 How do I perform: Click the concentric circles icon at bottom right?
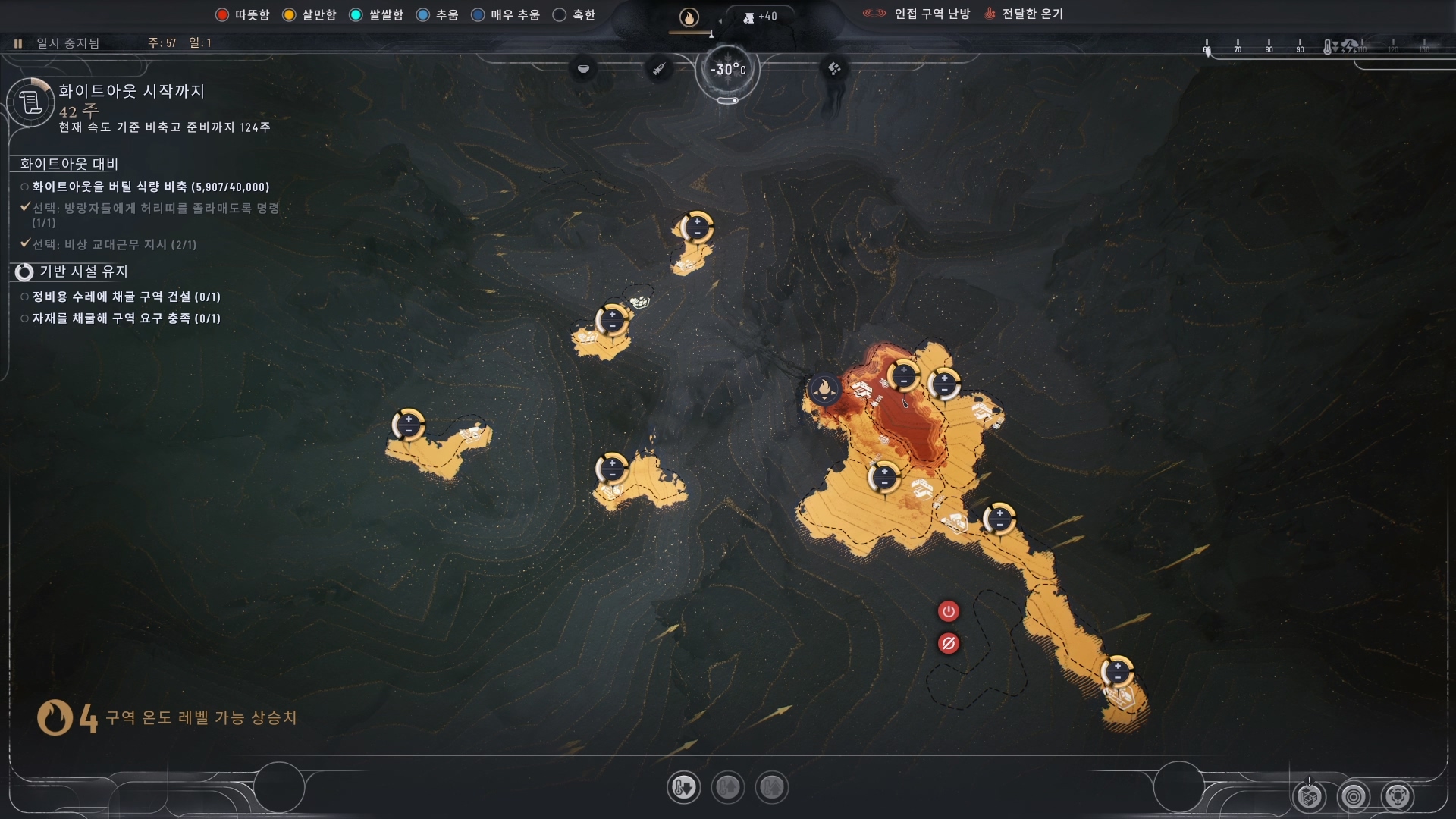(1354, 796)
